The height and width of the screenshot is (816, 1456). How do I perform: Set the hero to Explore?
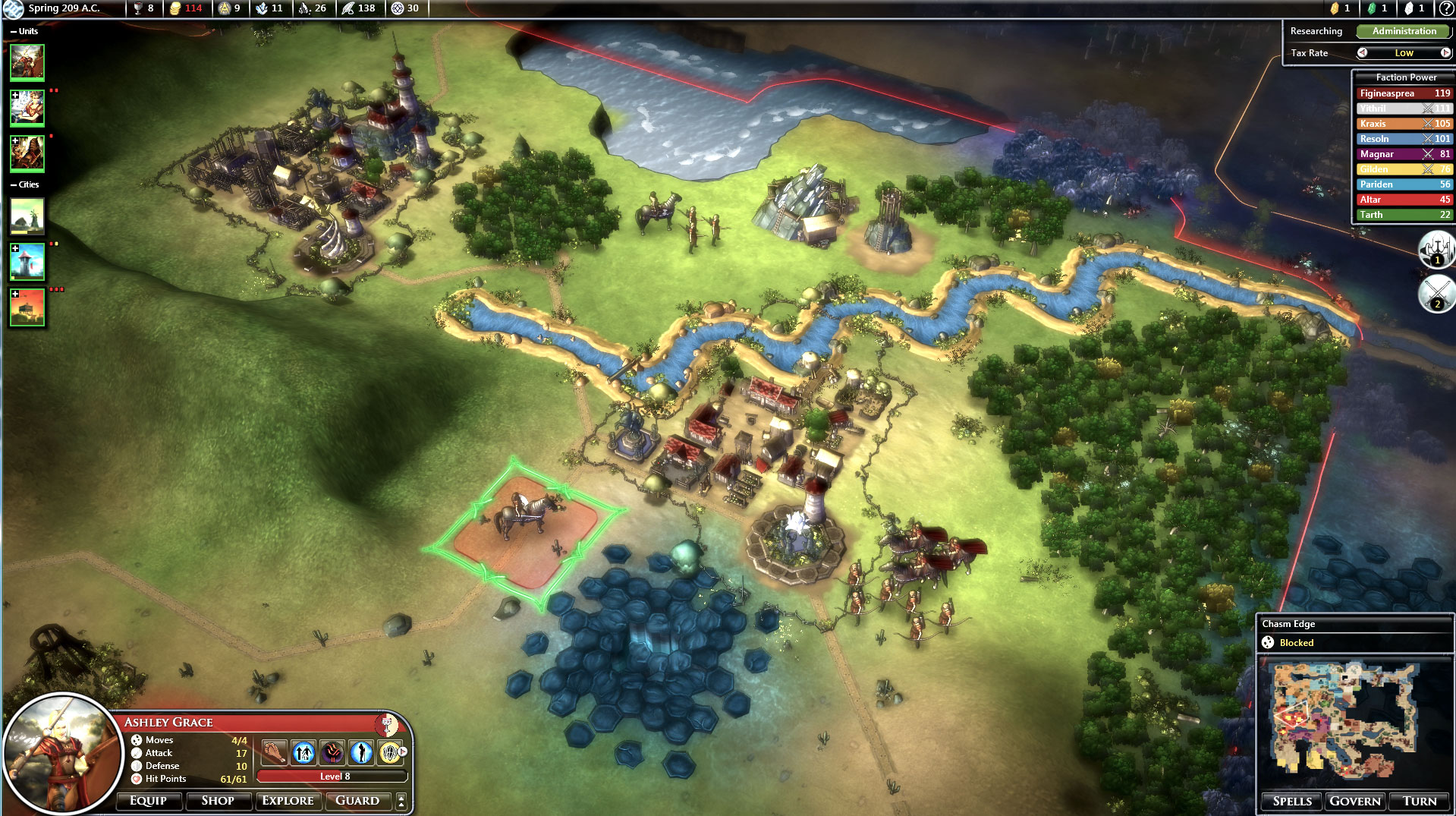288,801
